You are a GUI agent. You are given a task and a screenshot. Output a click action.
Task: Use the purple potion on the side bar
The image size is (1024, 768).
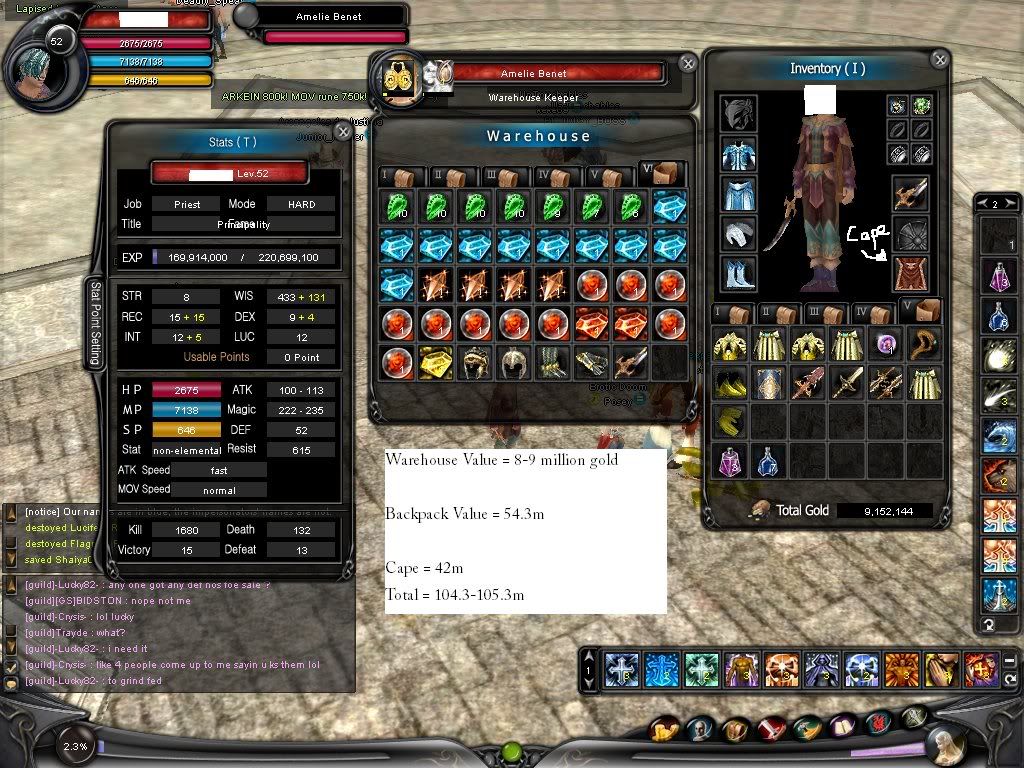pos(998,275)
